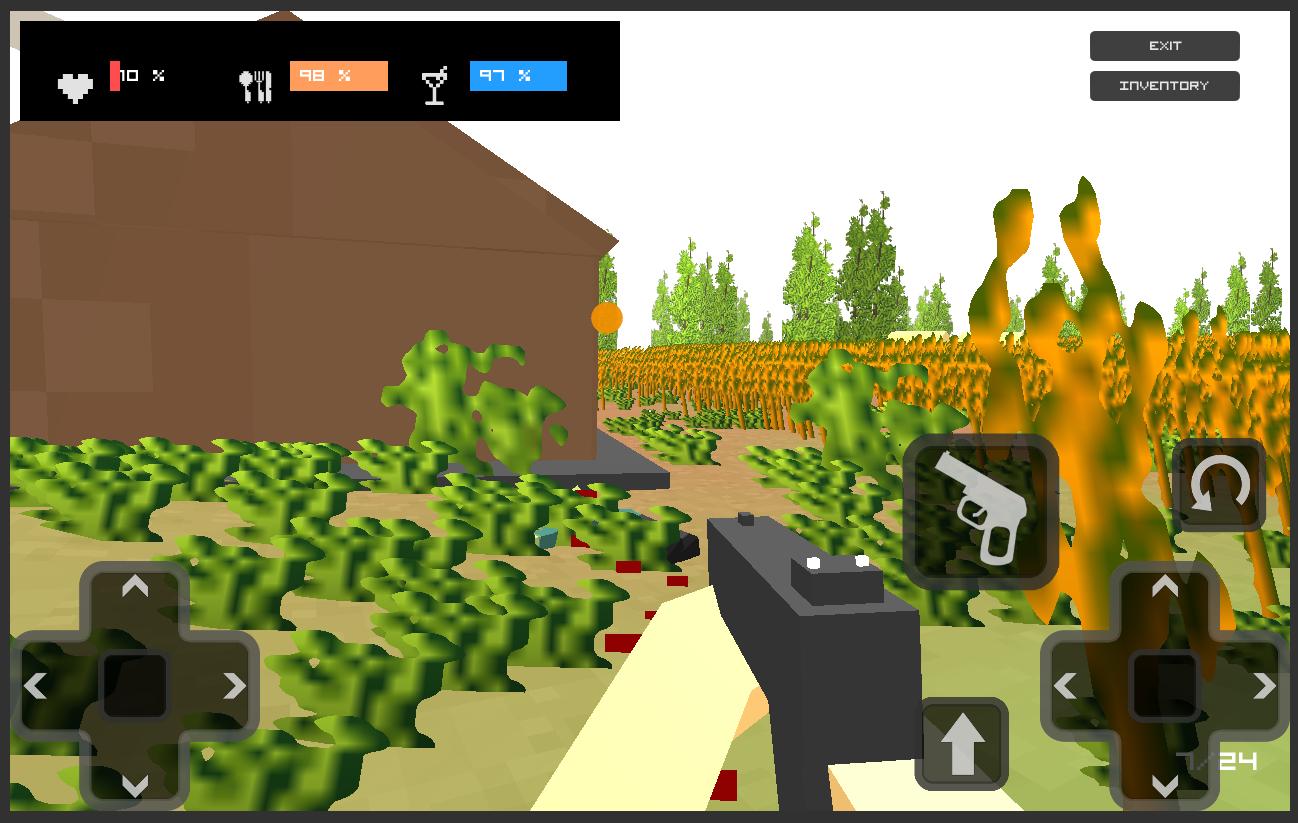Tap the reload icon
The width and height of the screenshot is (1298, 823).
coord(1218,485)
